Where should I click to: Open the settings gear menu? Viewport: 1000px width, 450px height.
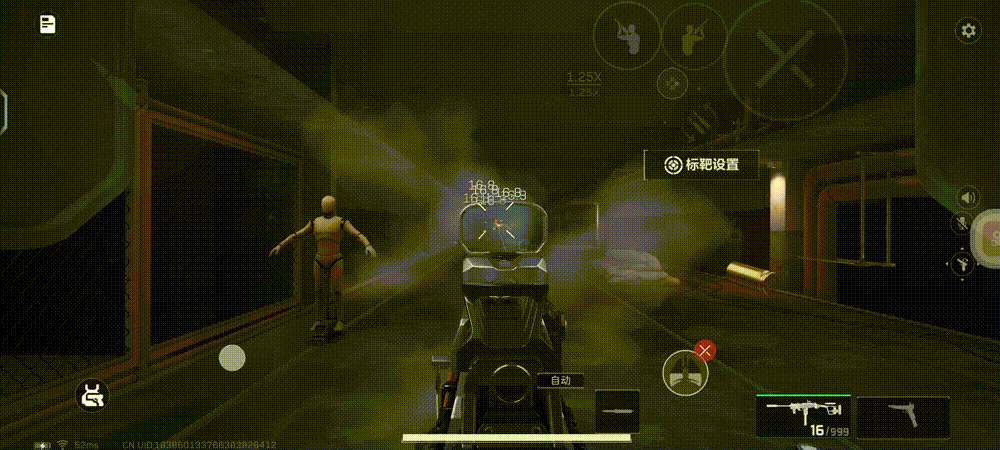[x=968, y=30]
